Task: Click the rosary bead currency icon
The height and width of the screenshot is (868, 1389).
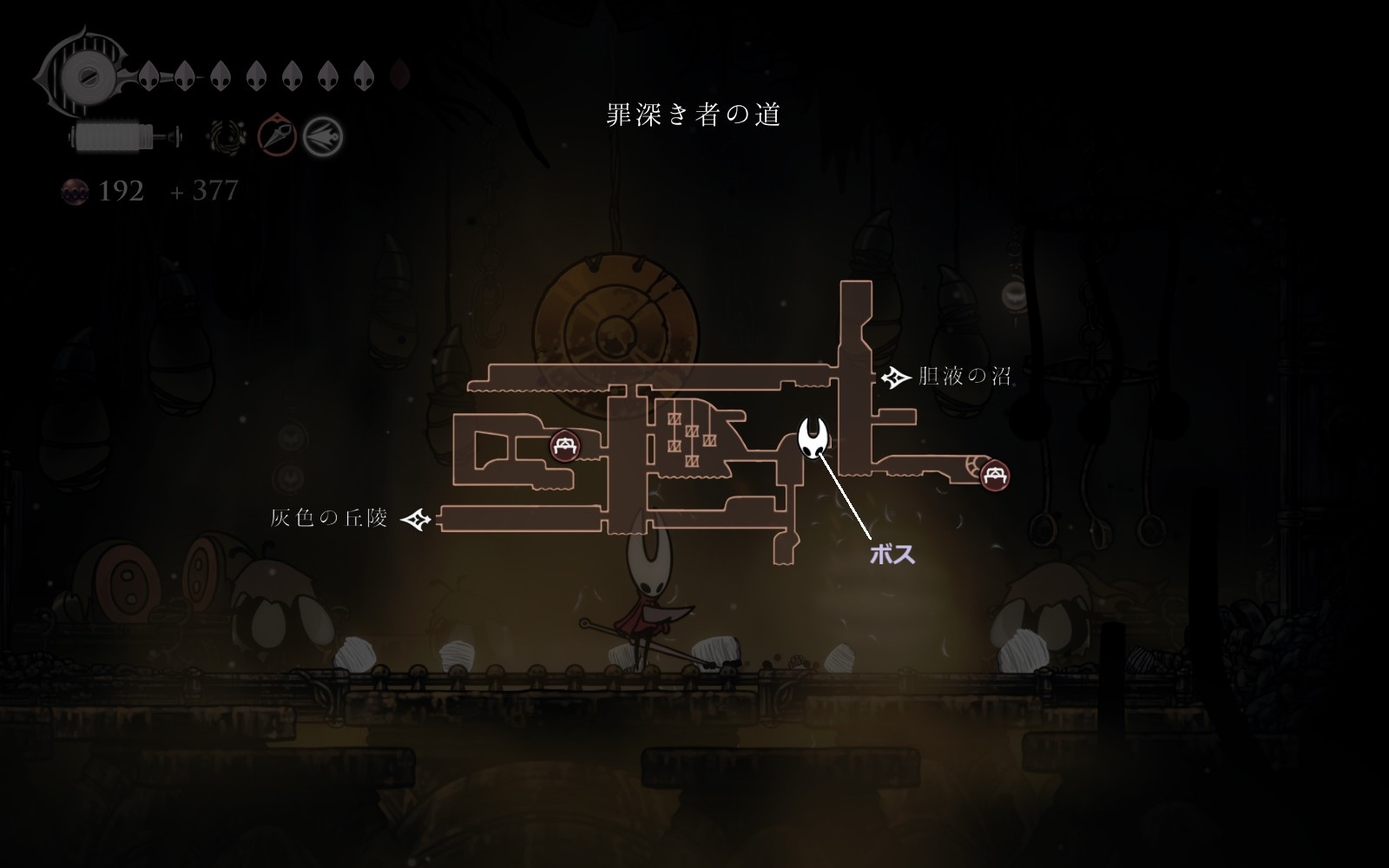Action: 75,191
